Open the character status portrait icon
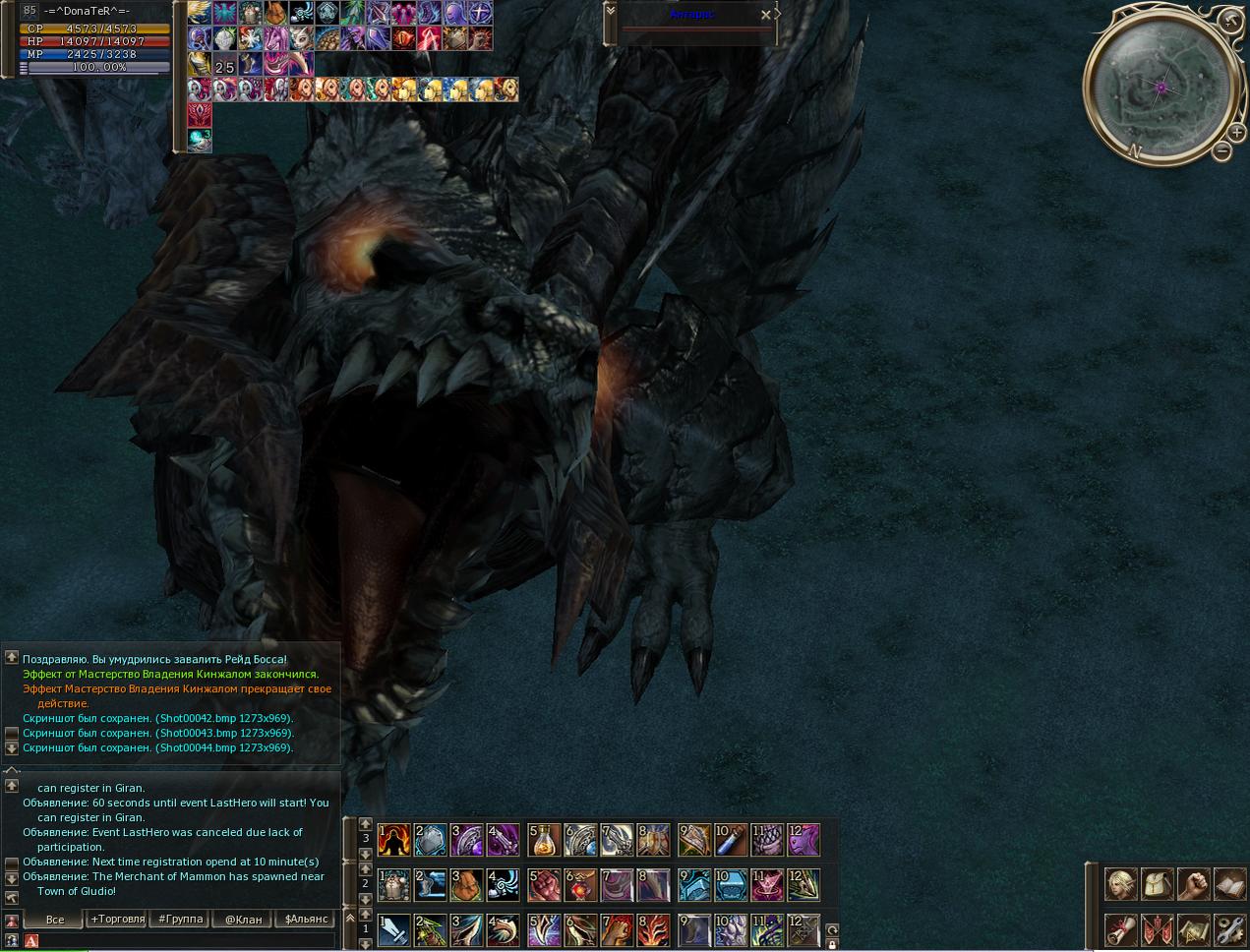1250x952 pixels. (1120, 884)
